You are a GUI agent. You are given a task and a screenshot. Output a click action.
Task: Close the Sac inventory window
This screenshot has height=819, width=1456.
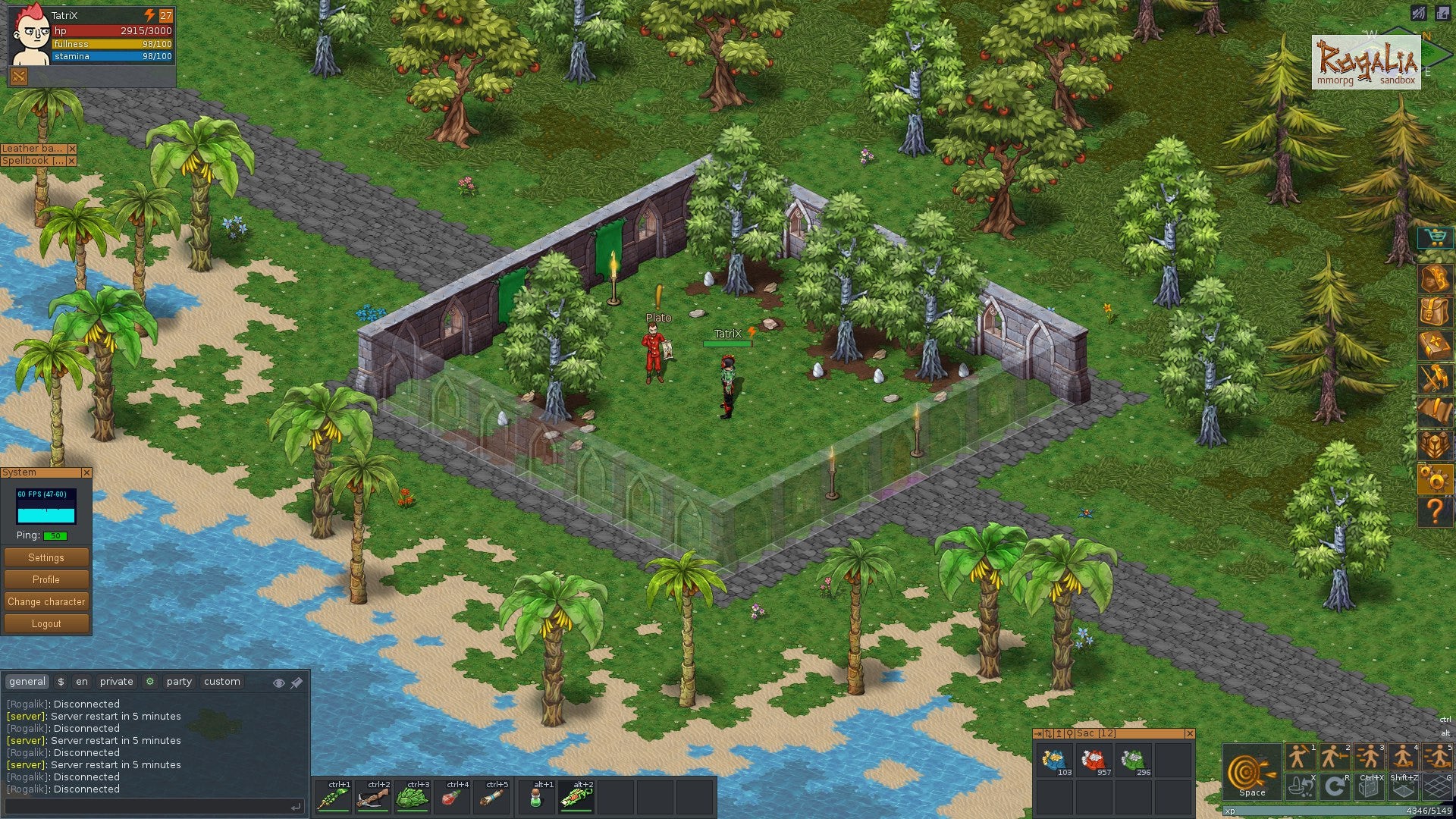point(1189,733)
